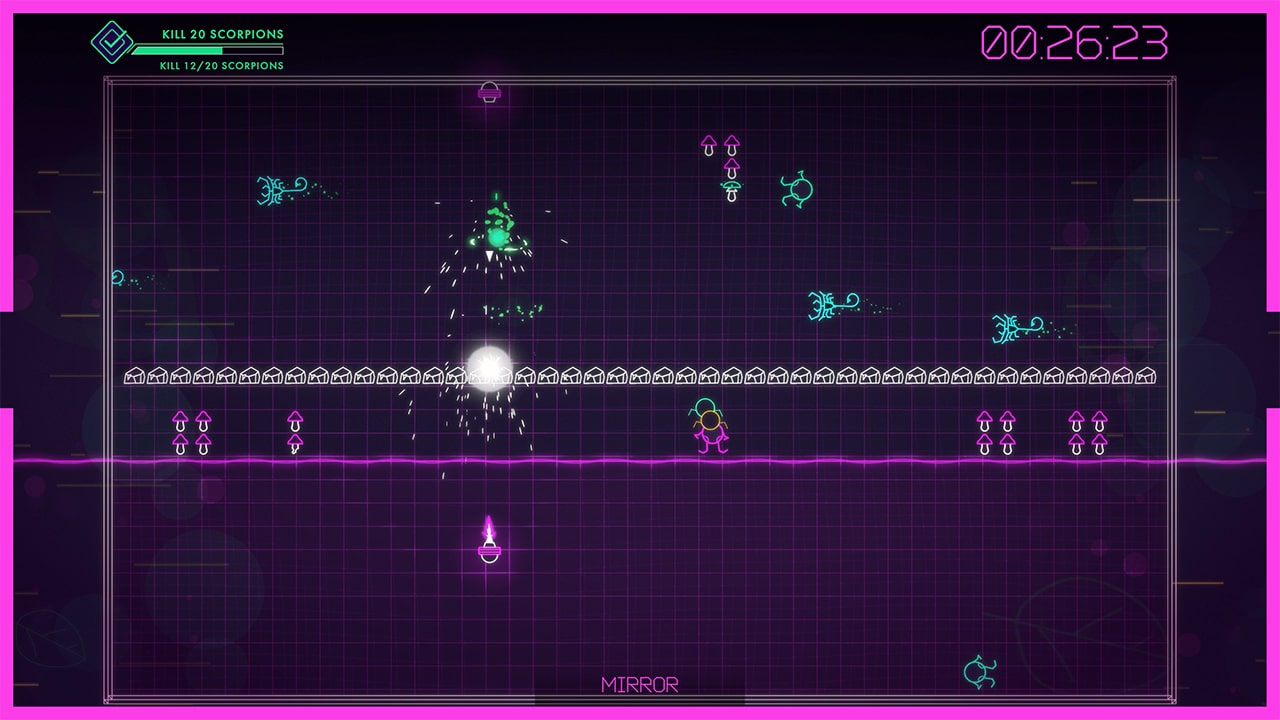Viewport: 1280px width, 720px height.
Task: Click the KILL 12/20 SCORPIONS progress text
Action: pos(219,66)
